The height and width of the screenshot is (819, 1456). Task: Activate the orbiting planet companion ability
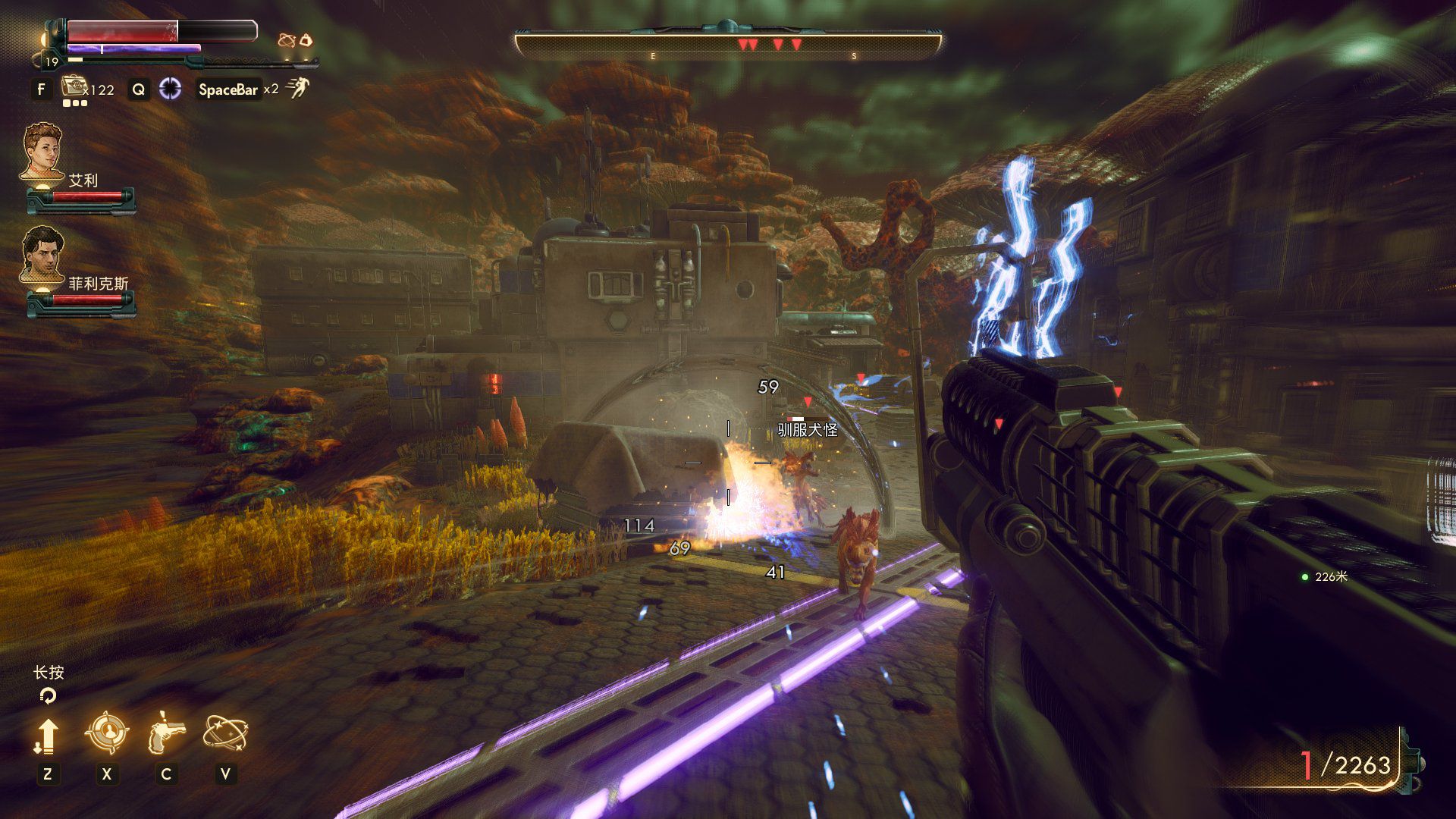click(x=225, y=733)
